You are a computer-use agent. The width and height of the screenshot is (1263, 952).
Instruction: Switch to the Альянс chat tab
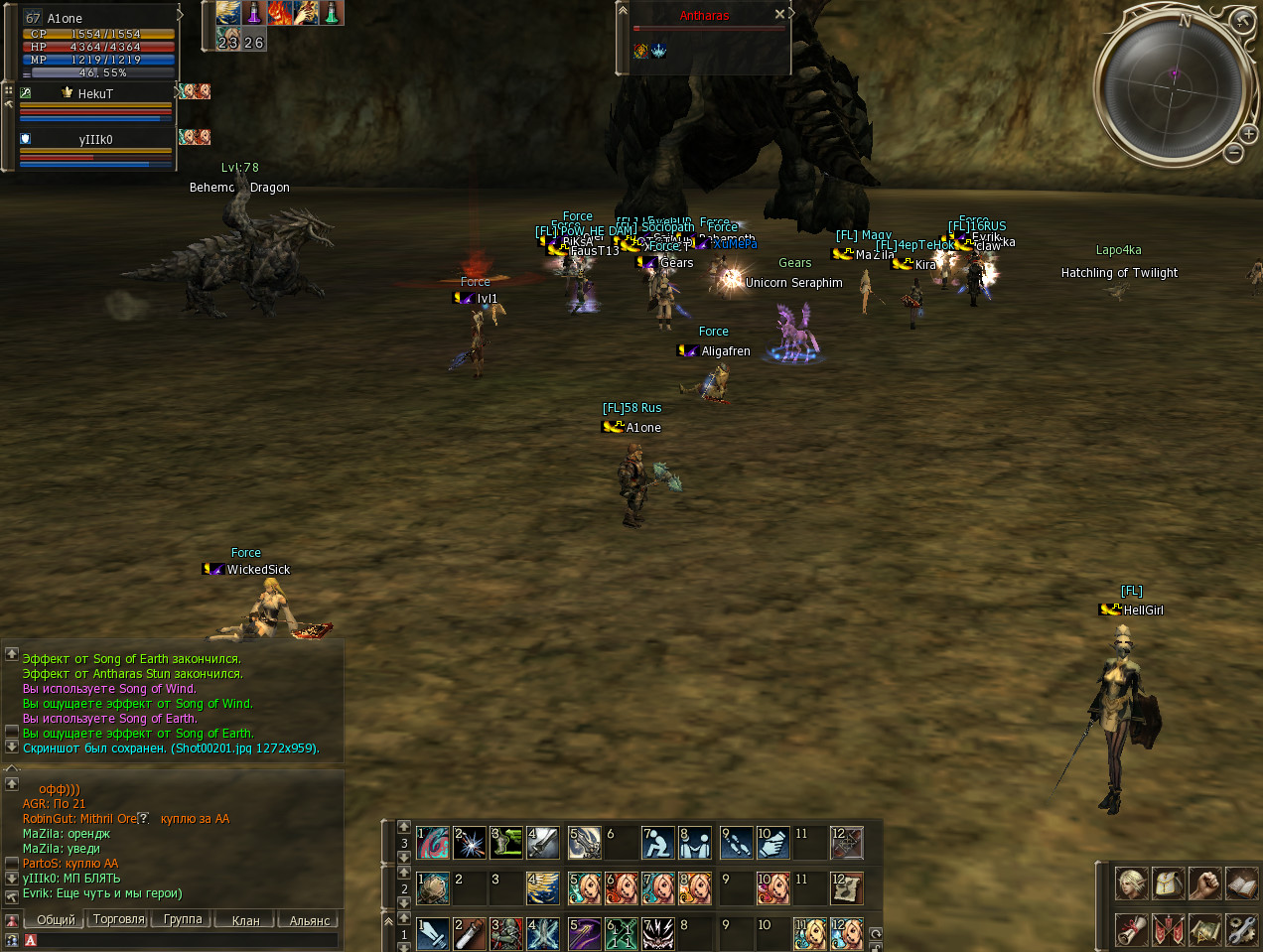(309, 920)
